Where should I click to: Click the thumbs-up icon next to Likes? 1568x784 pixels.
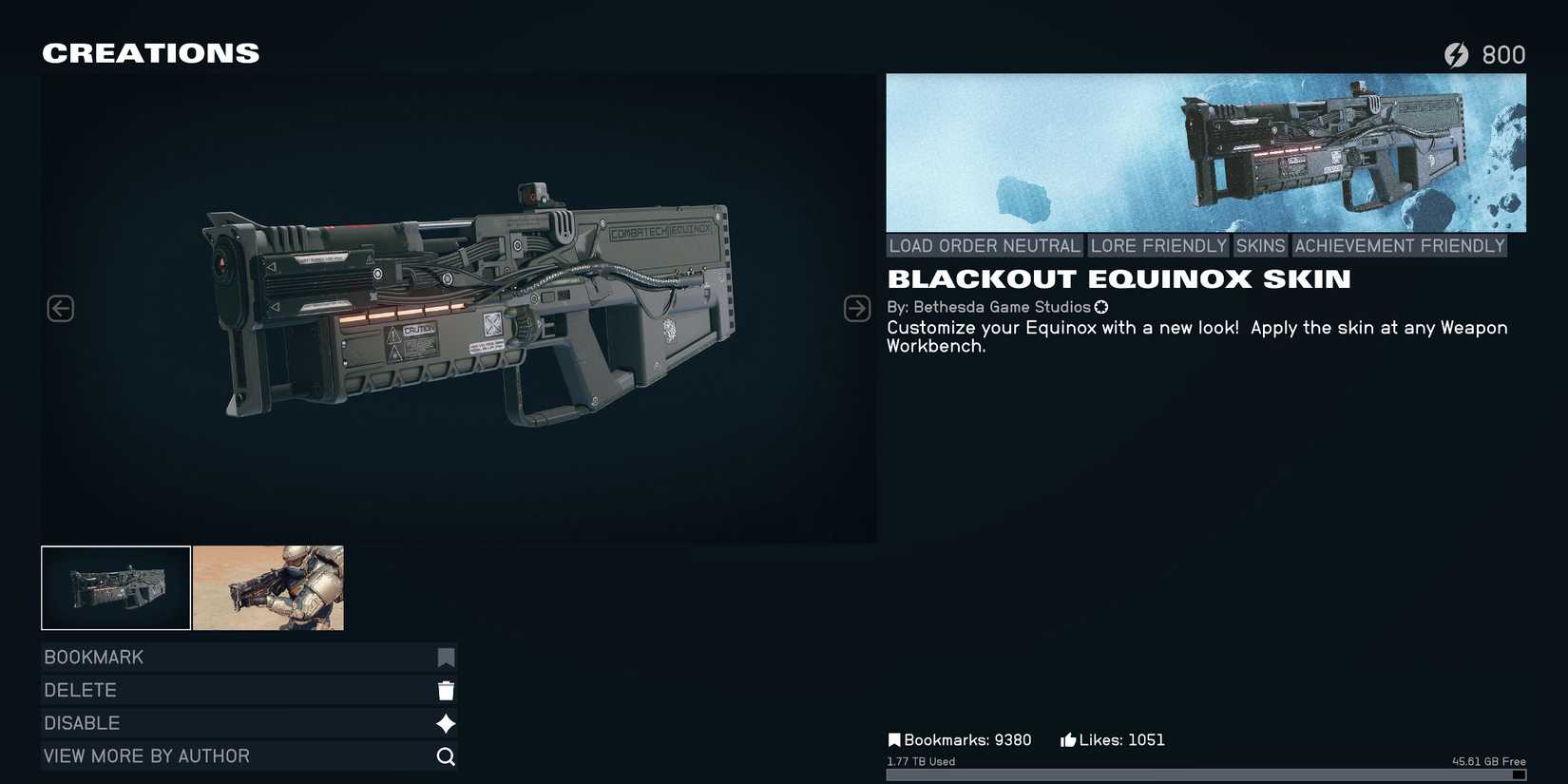1066,738
